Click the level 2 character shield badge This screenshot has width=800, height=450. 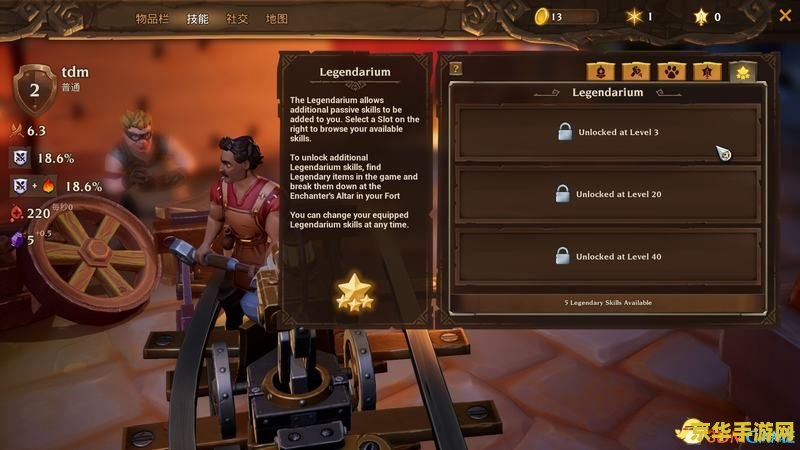tap(34, 88)
